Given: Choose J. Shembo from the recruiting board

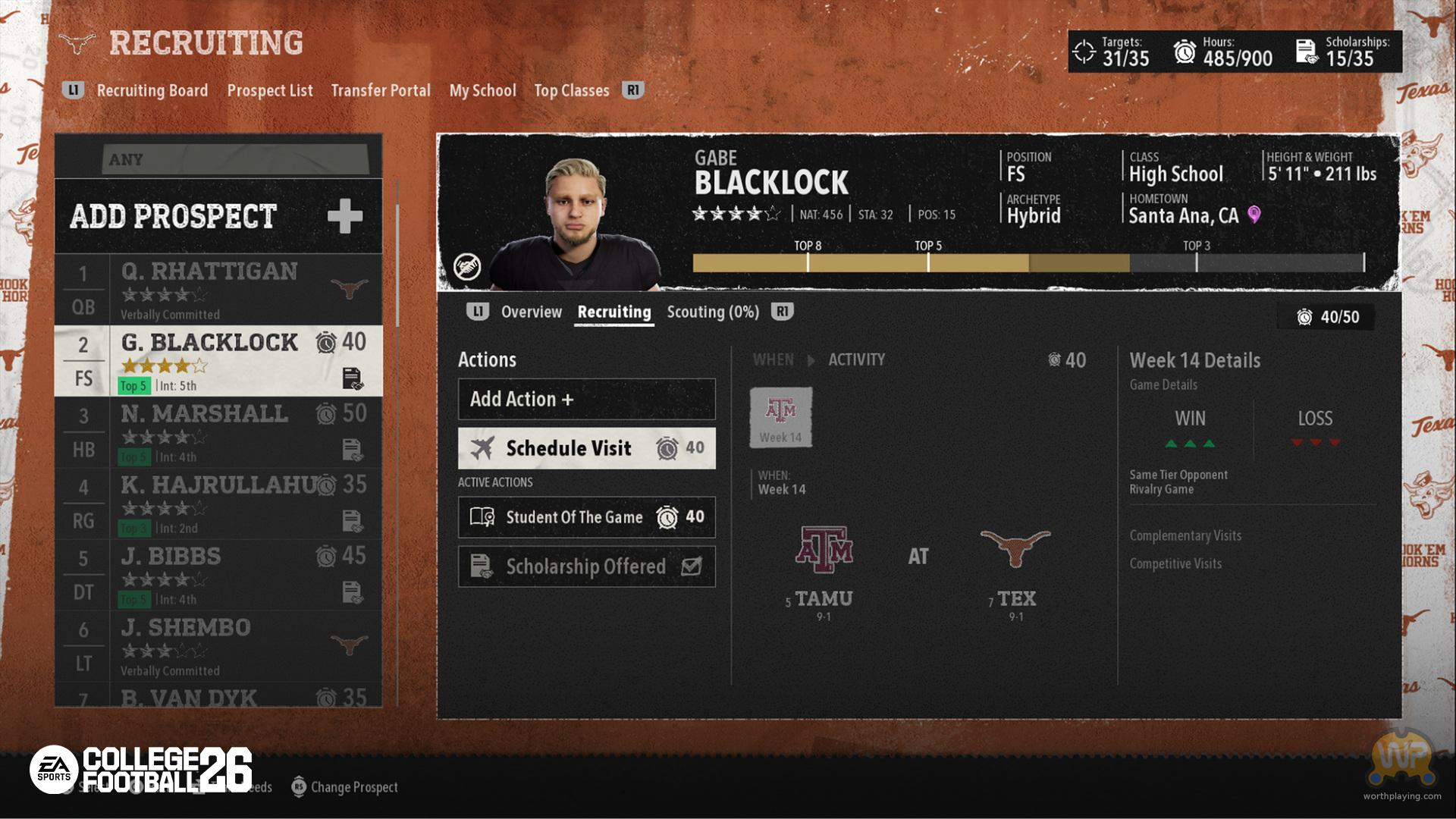Looking at the screenshot, I should [218, 646].
